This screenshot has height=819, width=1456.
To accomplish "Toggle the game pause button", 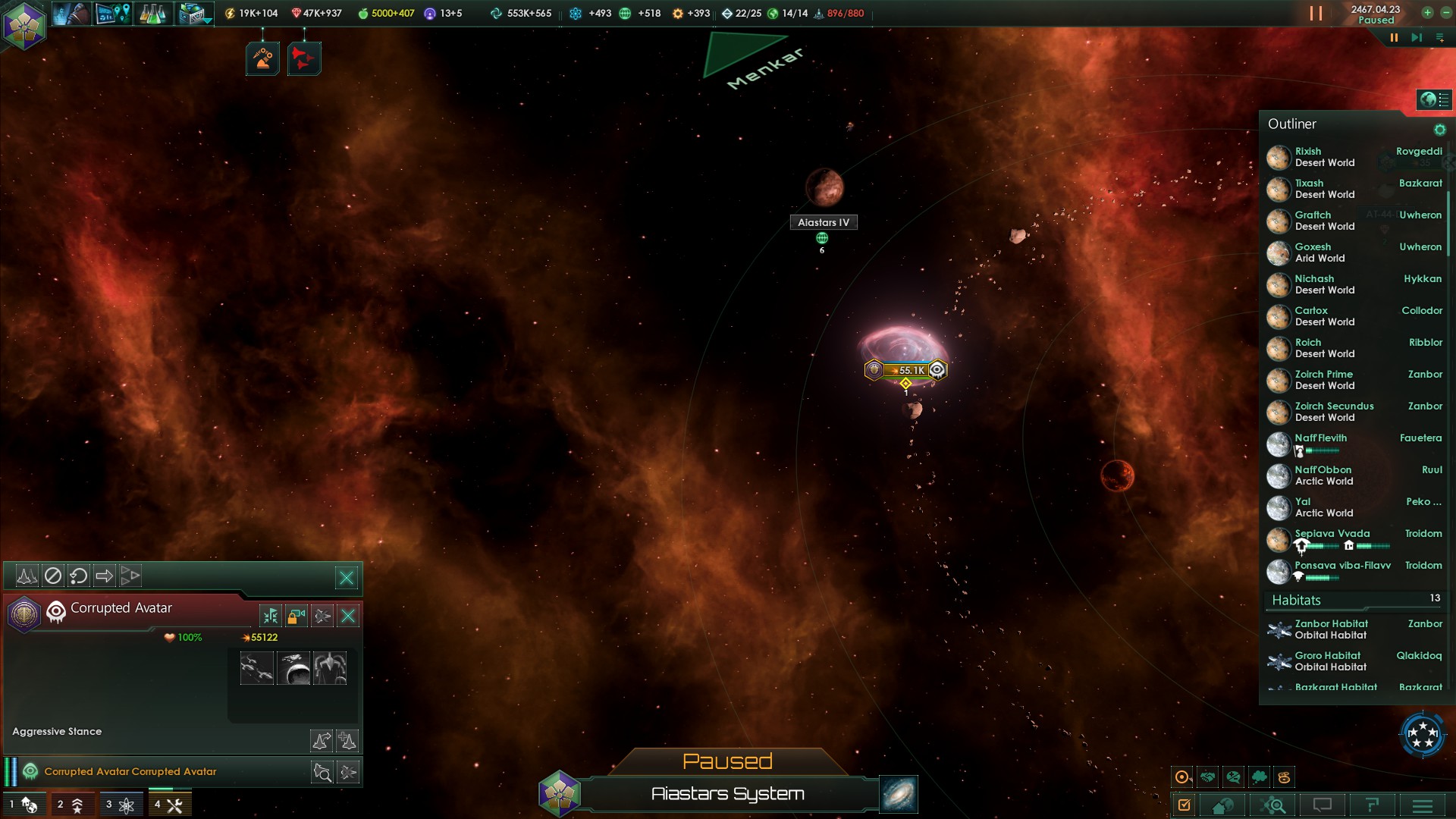I will pyautogui.click(x=1394, y=37).
